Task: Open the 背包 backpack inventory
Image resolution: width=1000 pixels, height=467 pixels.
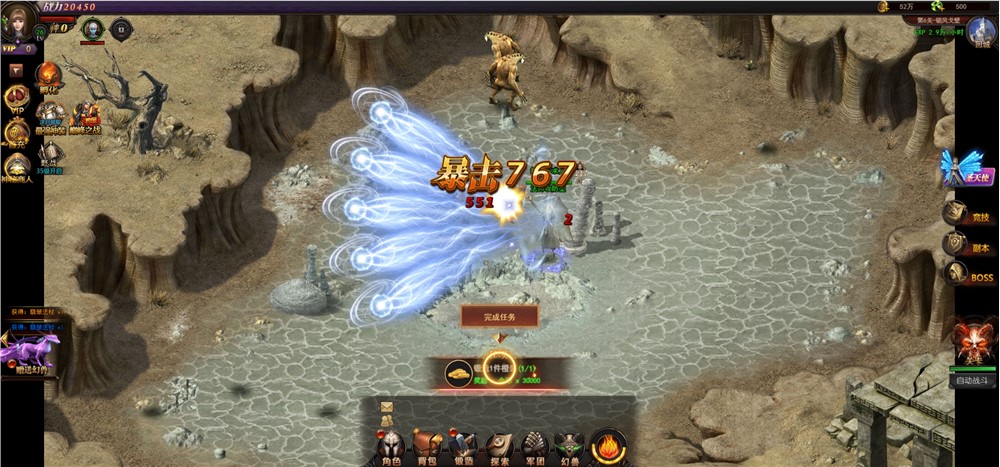Action: [x=428, y=446]
